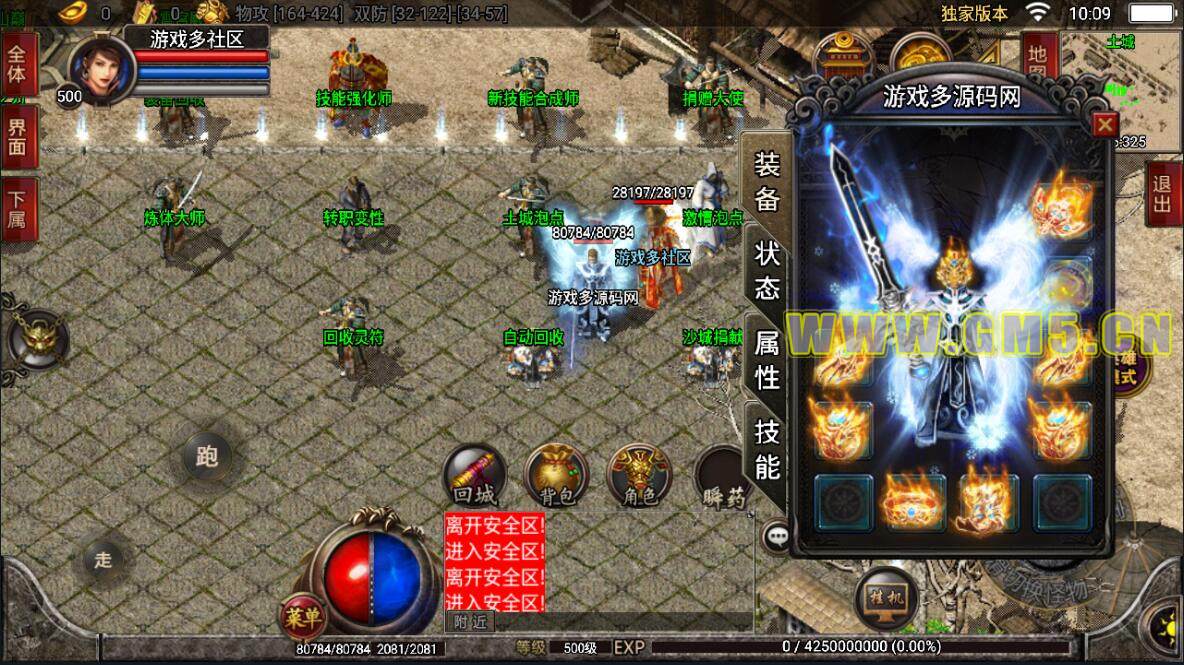Show the 装备 equipment tab

coord(767,182)
